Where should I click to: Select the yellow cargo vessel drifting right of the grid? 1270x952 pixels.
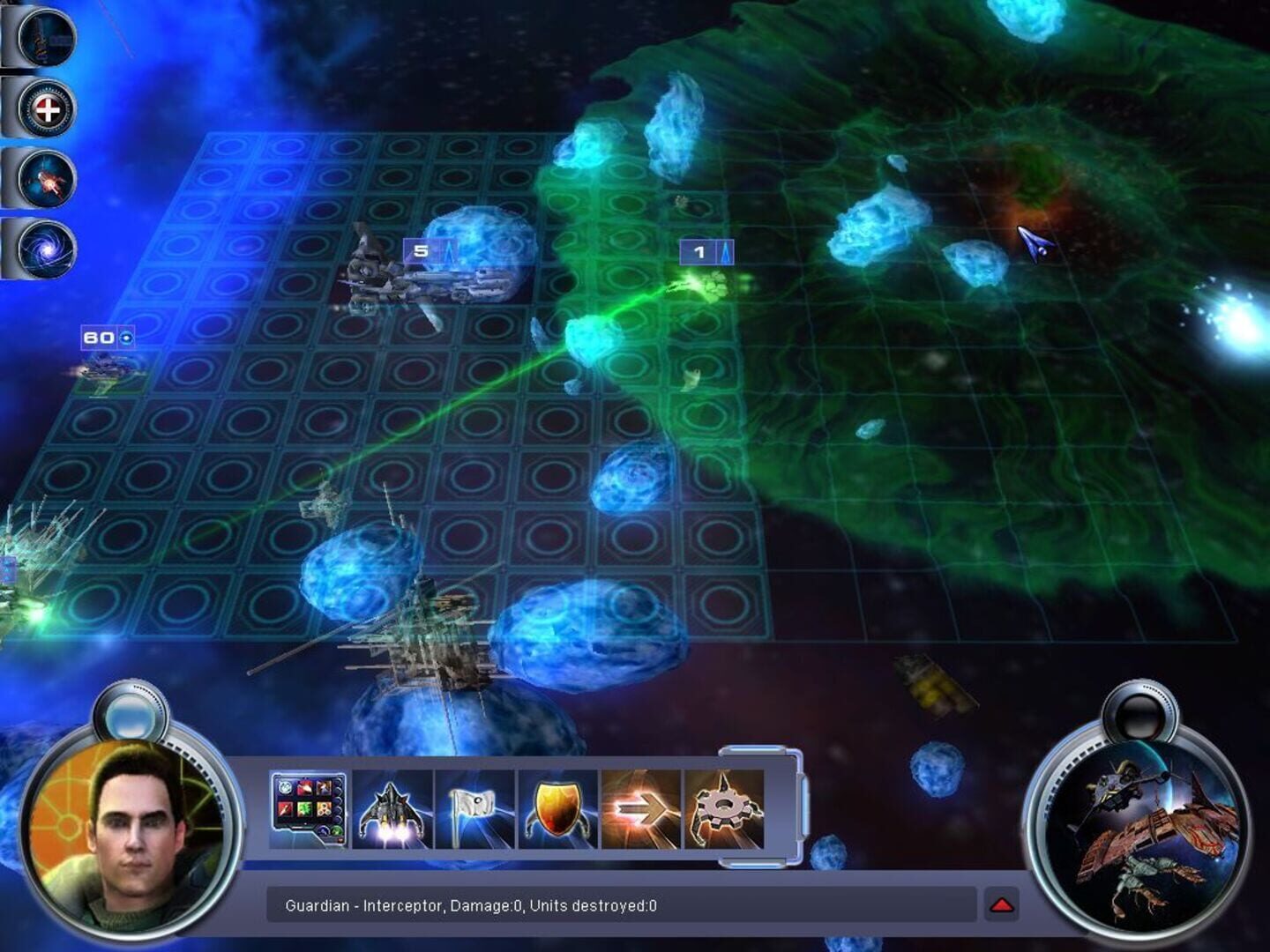click(x=930, y=683)
